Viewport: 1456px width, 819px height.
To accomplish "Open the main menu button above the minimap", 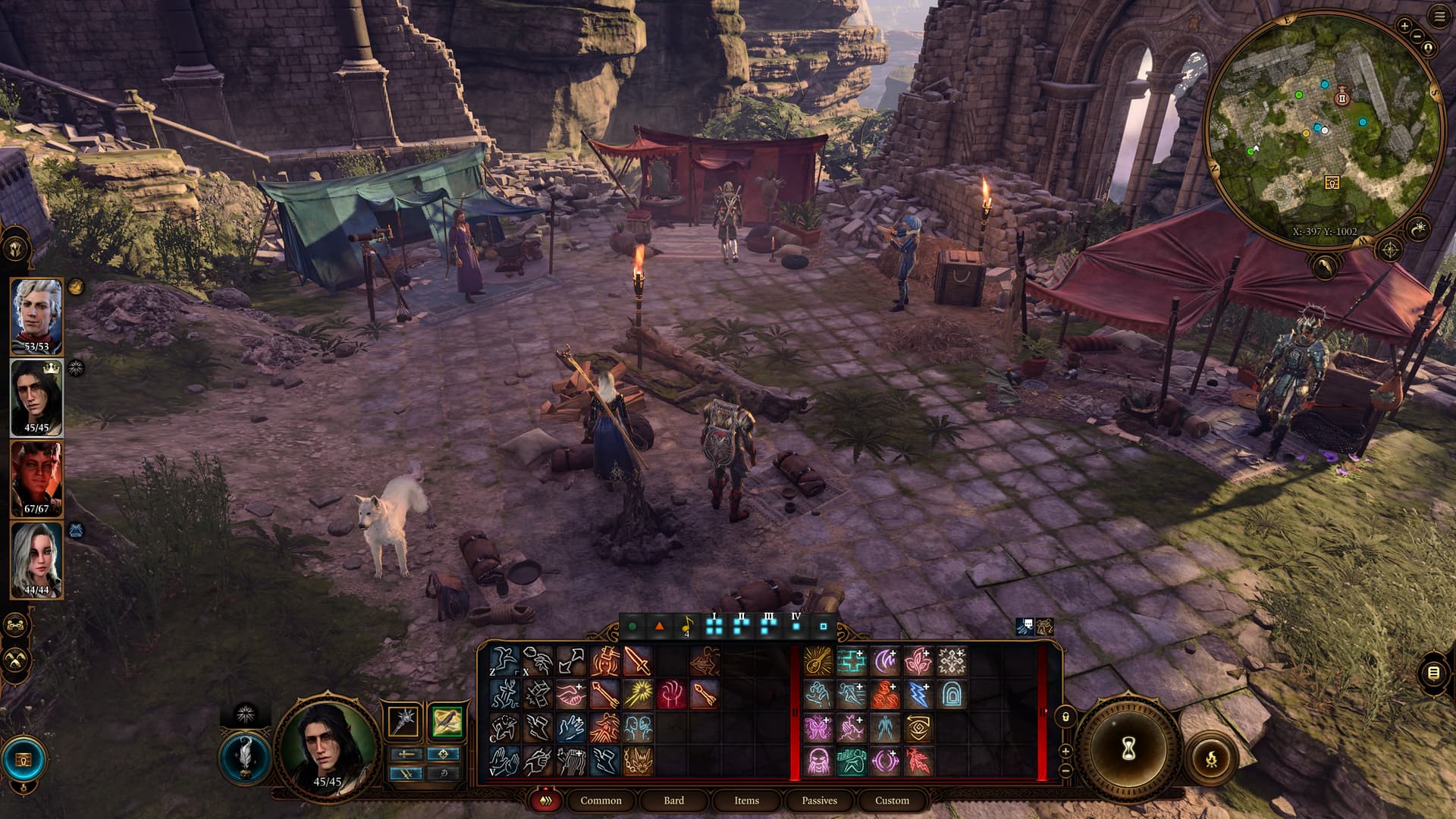I will [1439, 17].
